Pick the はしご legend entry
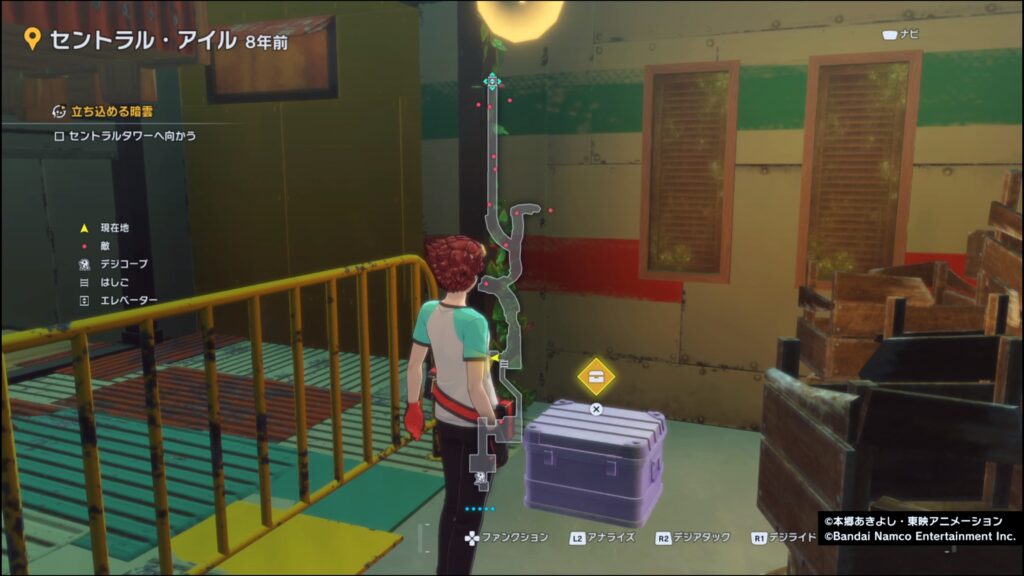The image size is (1024, 576). click(x=111, y=282)
